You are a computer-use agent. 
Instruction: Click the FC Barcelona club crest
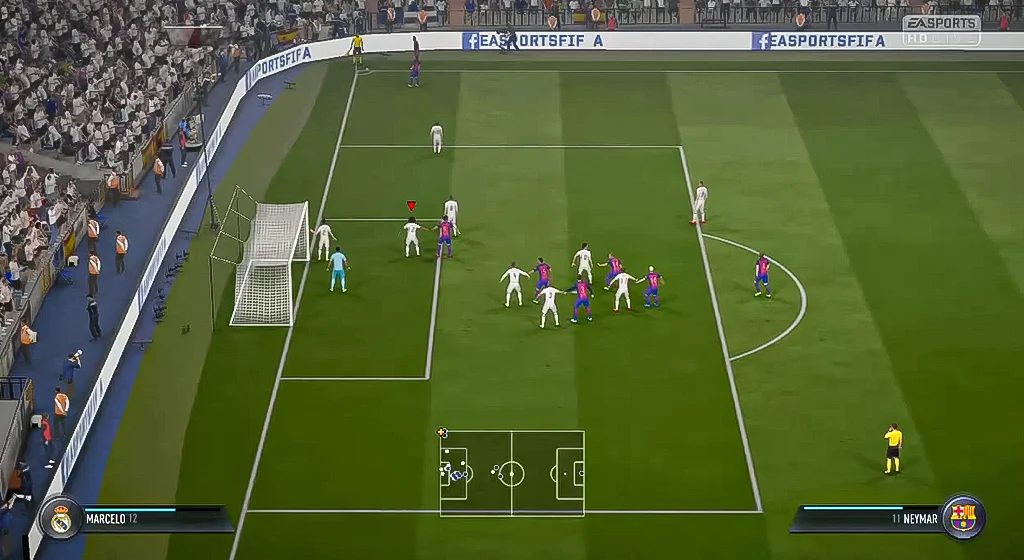point(963,517)
